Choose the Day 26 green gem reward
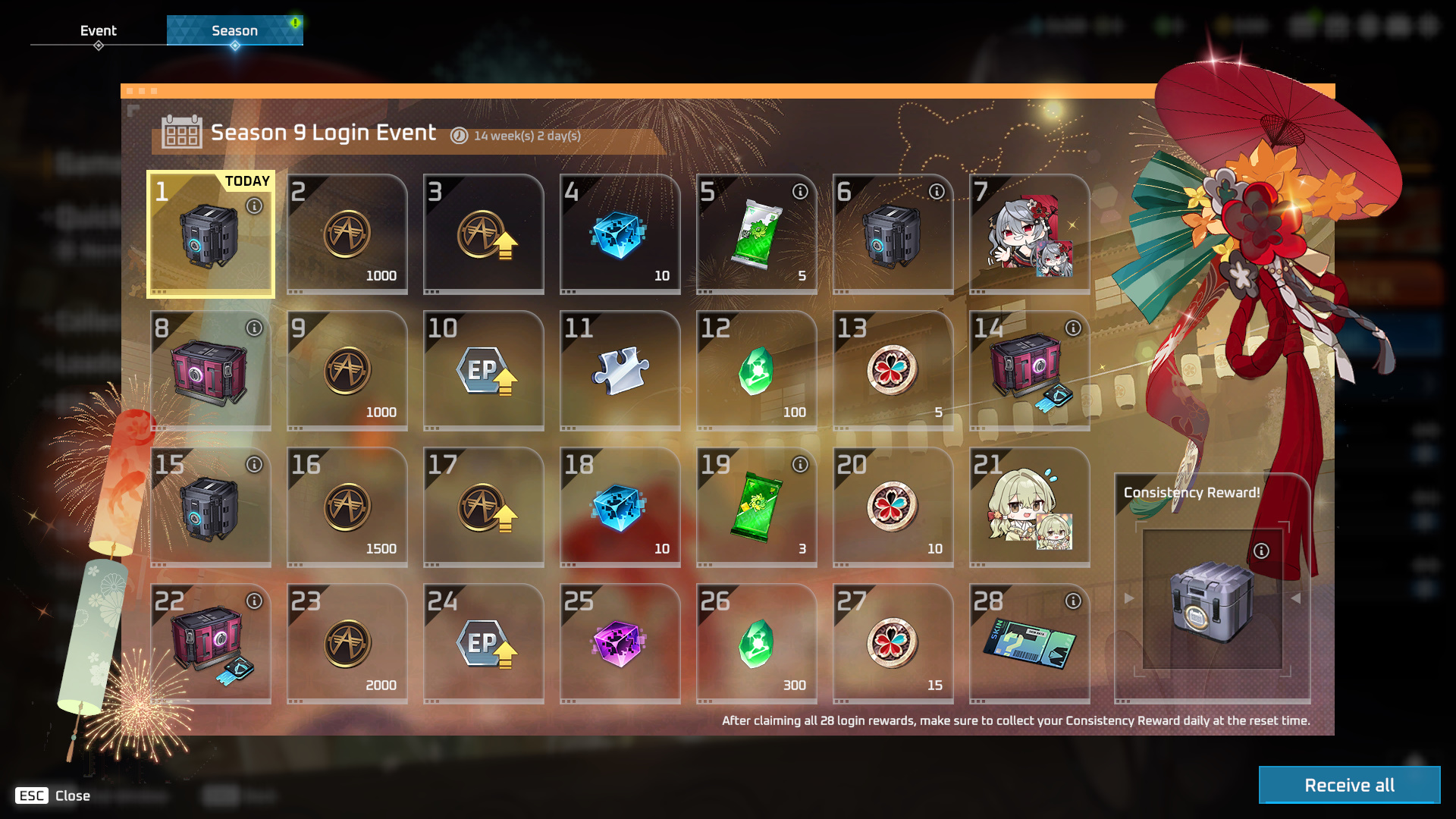 [x=756, y=645]
